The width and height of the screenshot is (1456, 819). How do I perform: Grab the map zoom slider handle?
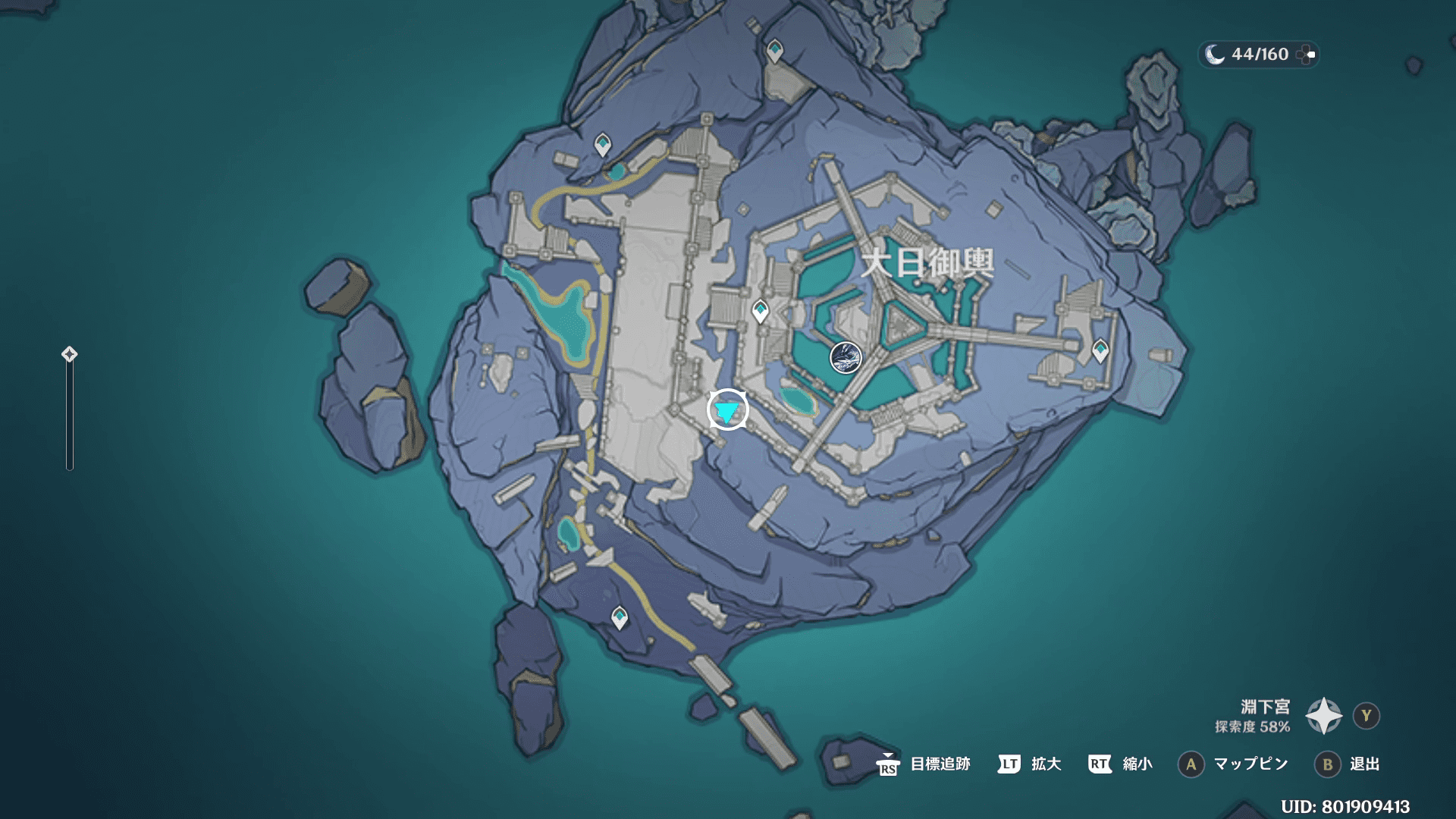pos(69,354)
